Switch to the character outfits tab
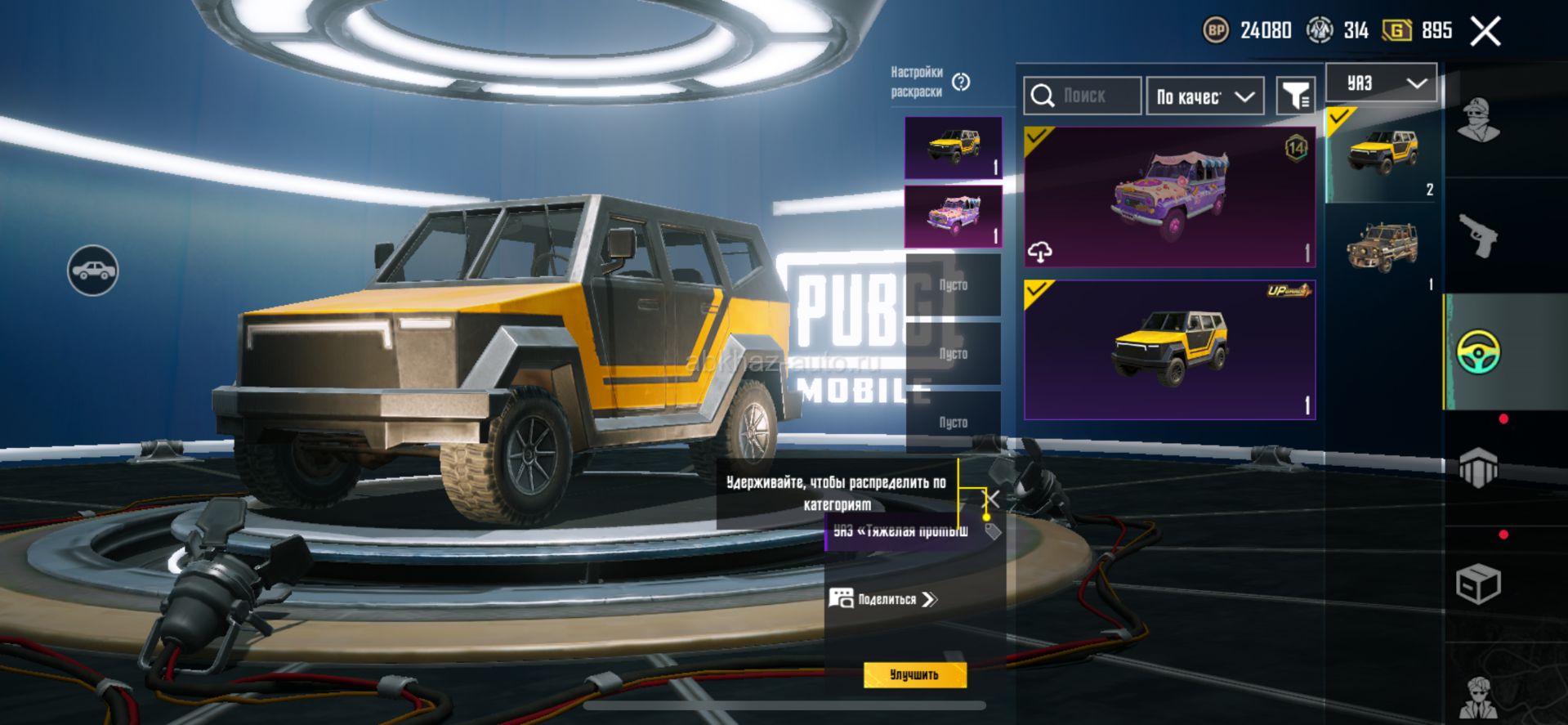 tap(1478, 120)
